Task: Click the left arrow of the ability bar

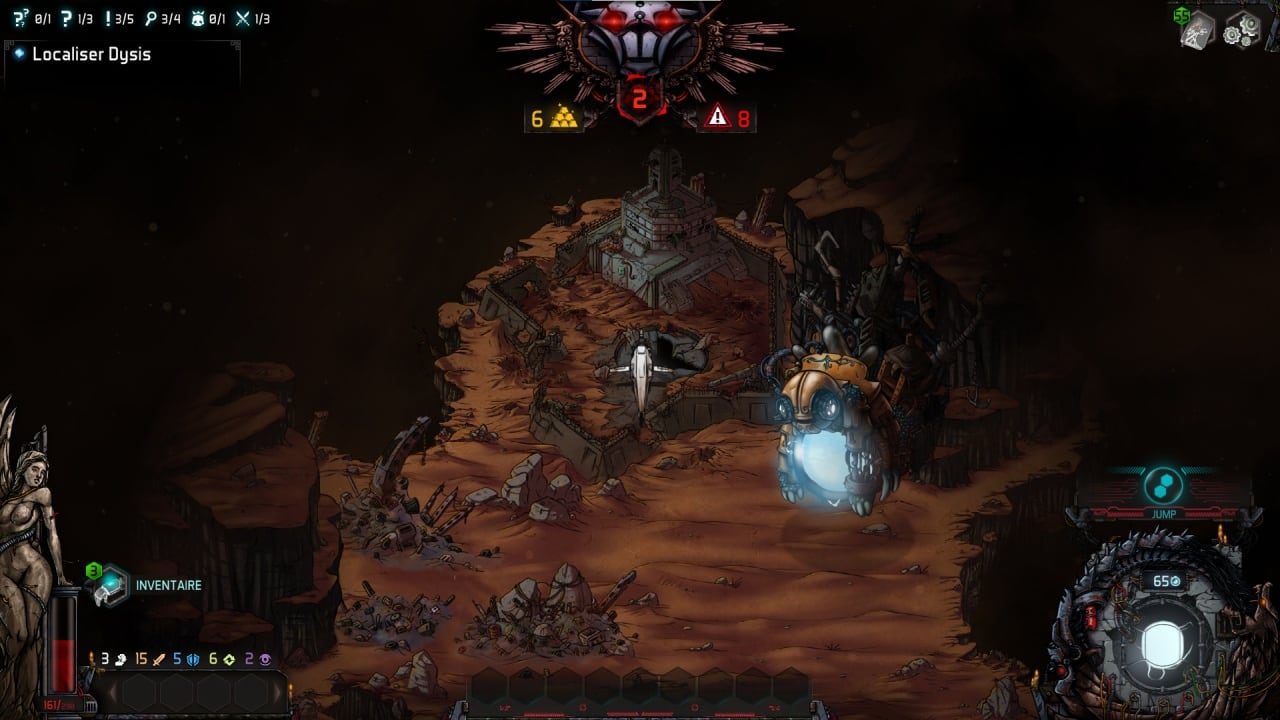Action: coord(113,692)
